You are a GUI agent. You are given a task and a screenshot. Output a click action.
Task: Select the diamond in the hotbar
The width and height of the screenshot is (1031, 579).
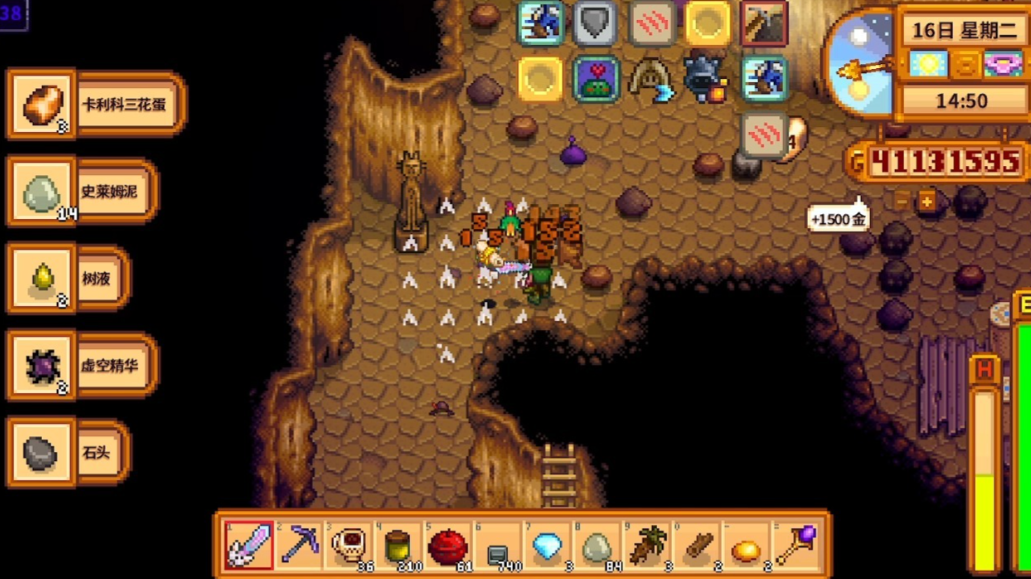(547, 545)
